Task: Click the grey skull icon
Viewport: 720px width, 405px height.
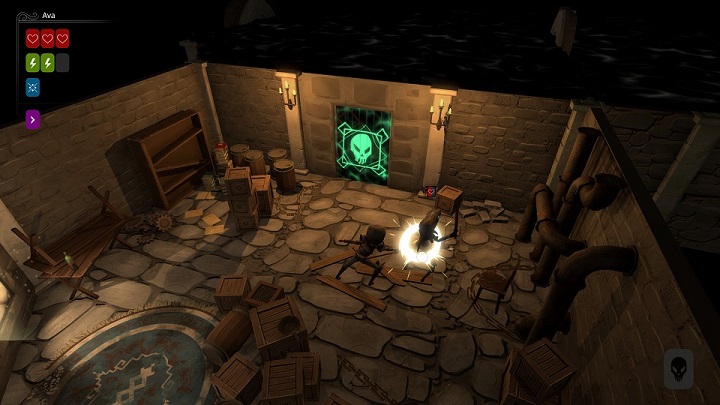Action: pos(678,367)
